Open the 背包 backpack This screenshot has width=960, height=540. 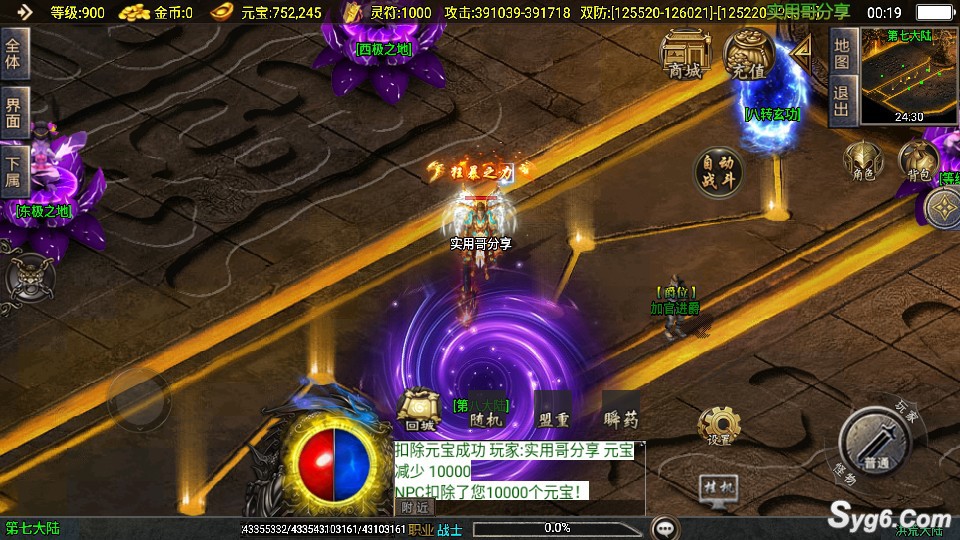[x=918, y=161]
